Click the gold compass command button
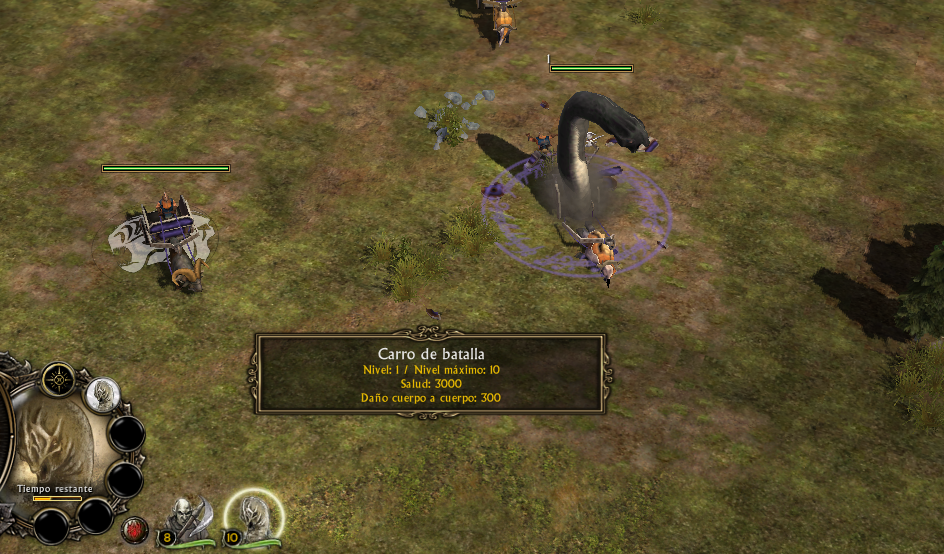944x554 pixels. coord(59,380)
